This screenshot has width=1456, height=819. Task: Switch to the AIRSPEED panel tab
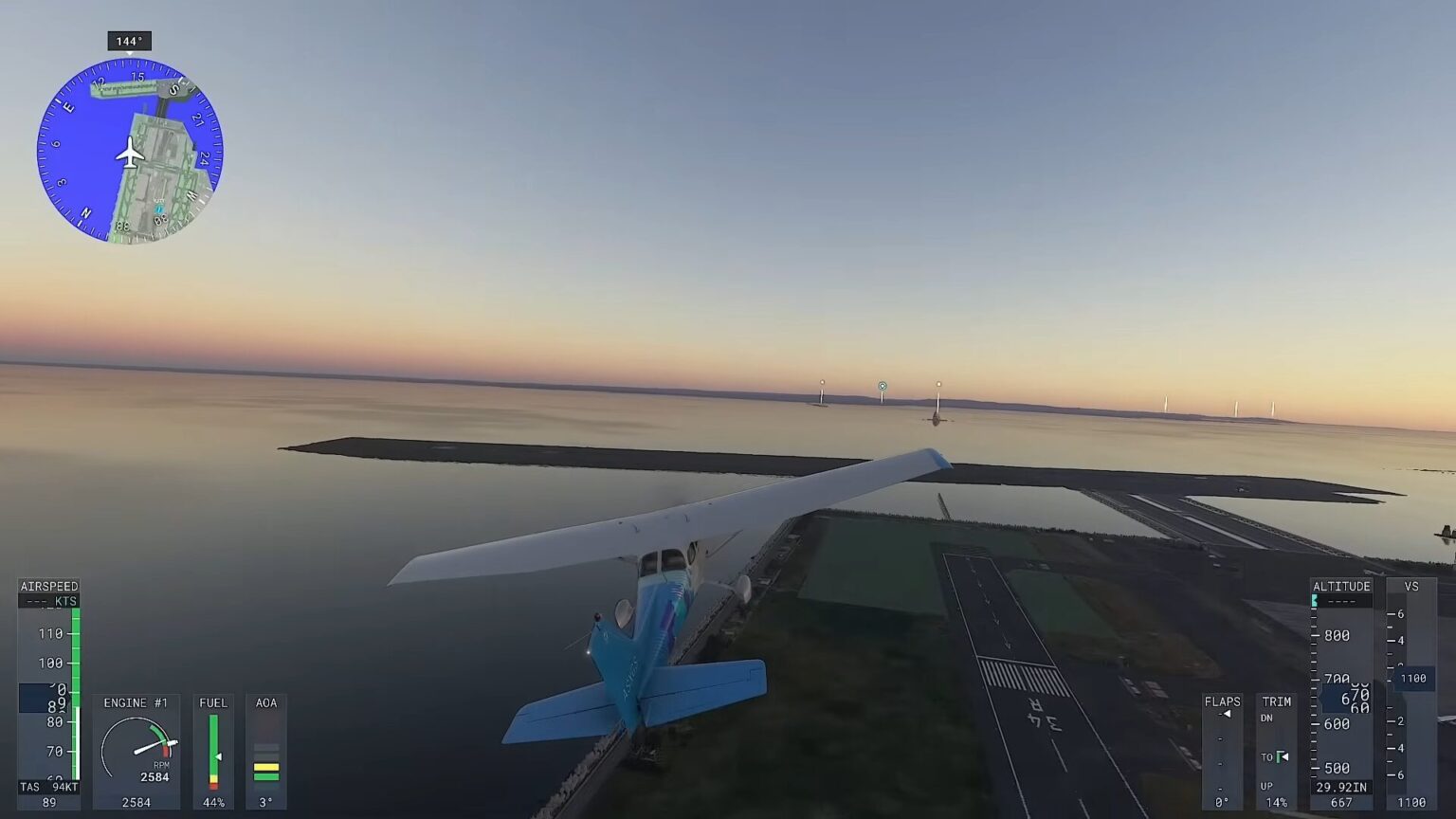coord(48,586)
